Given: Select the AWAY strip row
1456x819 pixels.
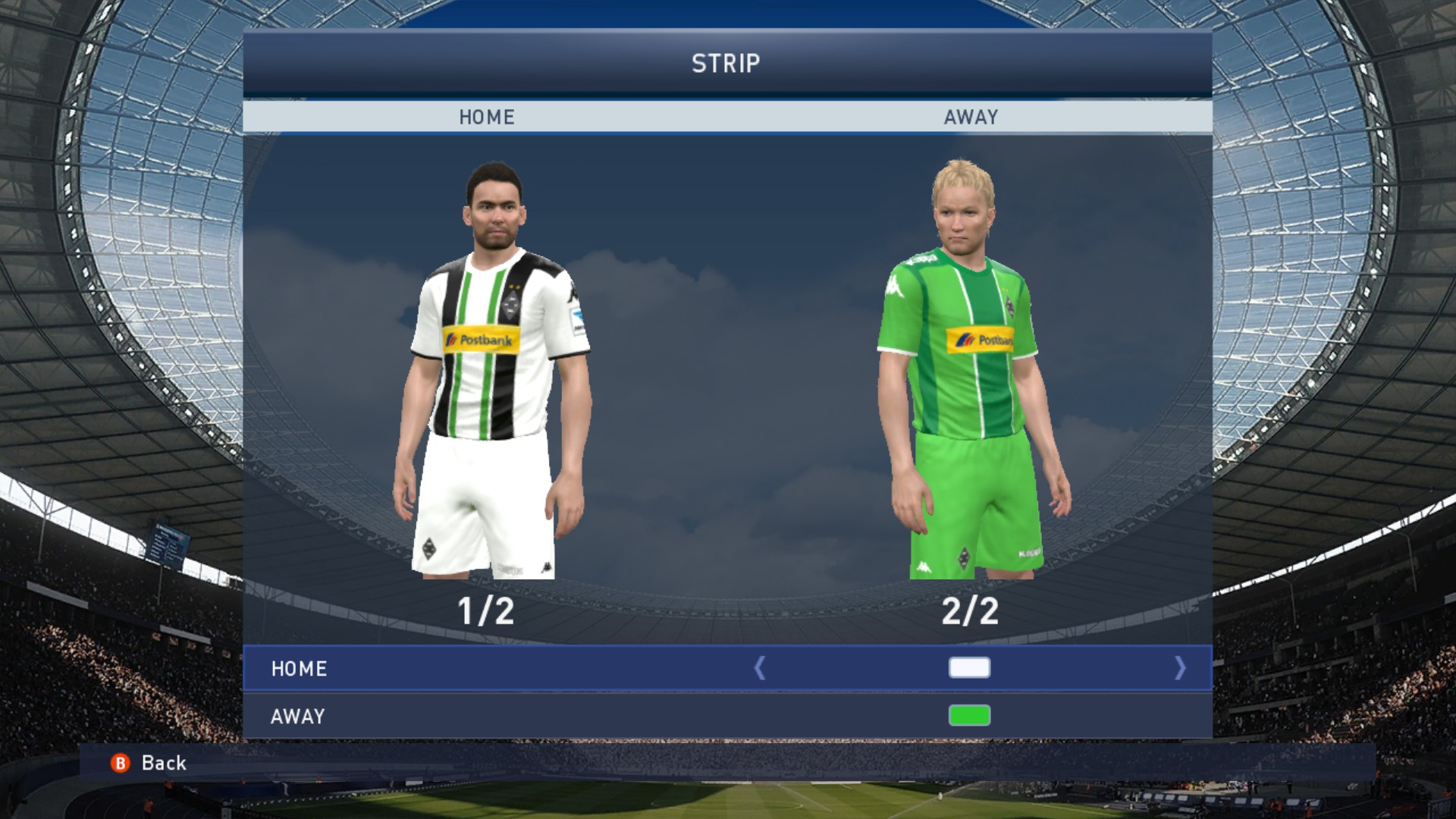Looking at the screenshot, I should pos(298,716).
